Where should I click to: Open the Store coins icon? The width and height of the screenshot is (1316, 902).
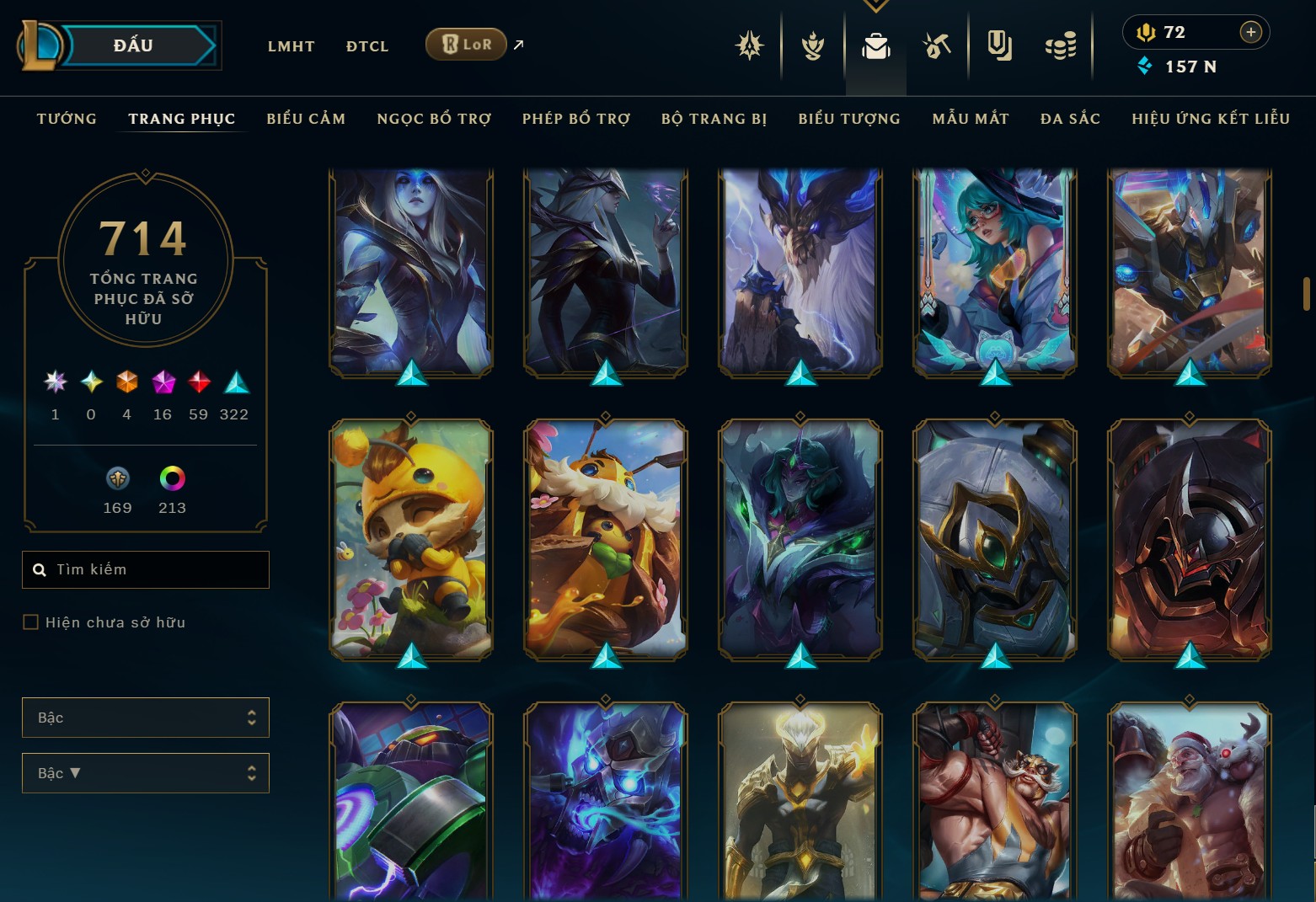pyautogui.click(x=1061, y=46)
